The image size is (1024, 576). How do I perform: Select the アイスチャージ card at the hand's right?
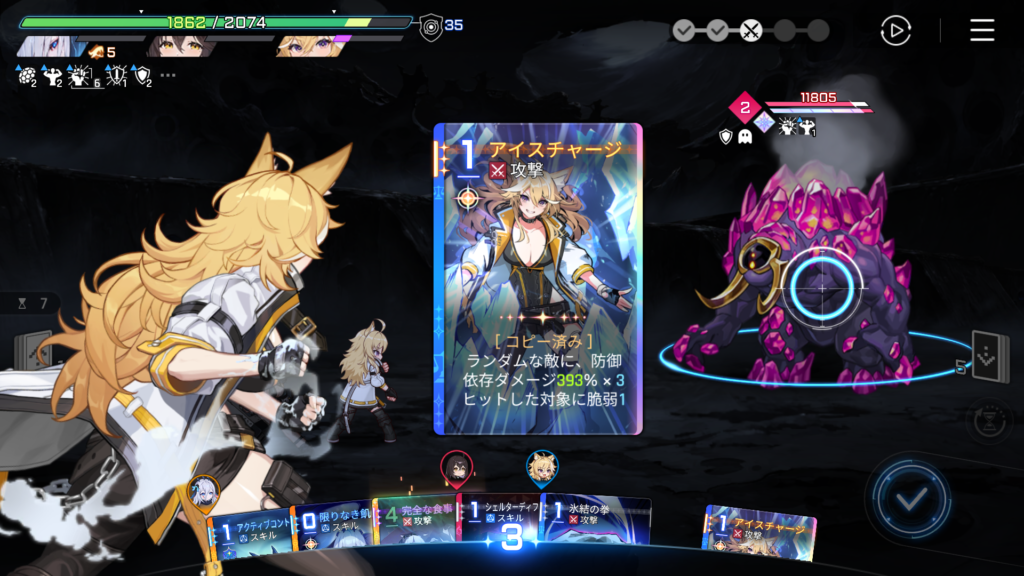coord(761,532)
